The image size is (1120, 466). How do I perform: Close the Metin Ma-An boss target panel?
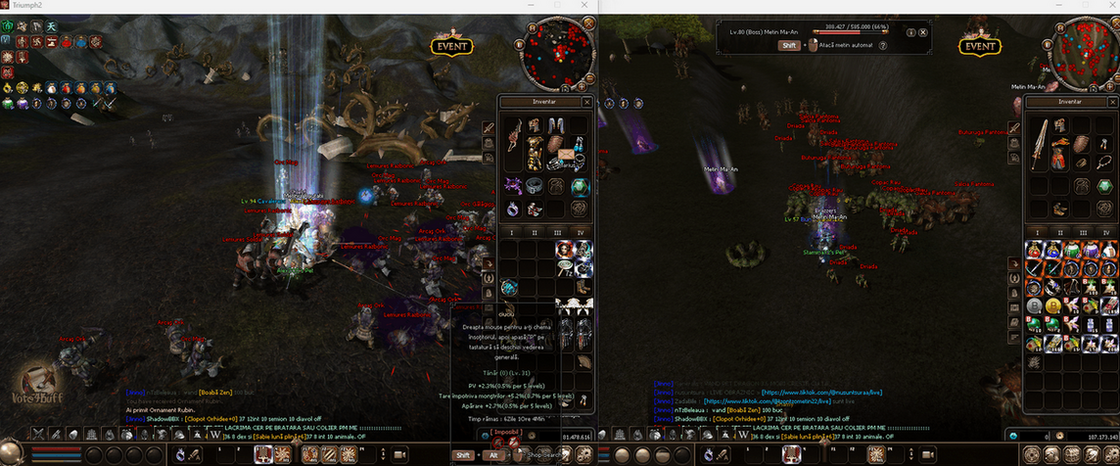[923, 32]
